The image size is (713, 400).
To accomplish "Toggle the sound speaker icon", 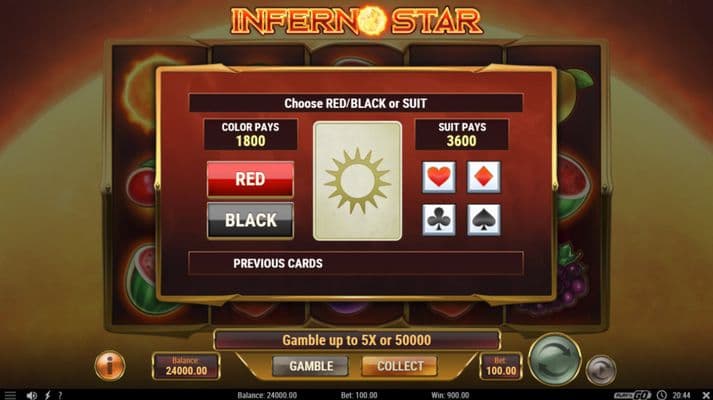I will tap(31, 395).
